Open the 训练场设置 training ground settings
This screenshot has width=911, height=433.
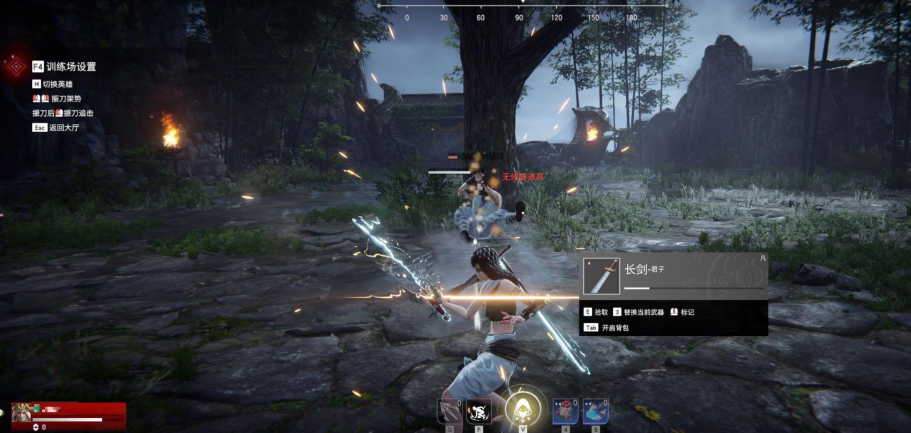pos(71,67)
